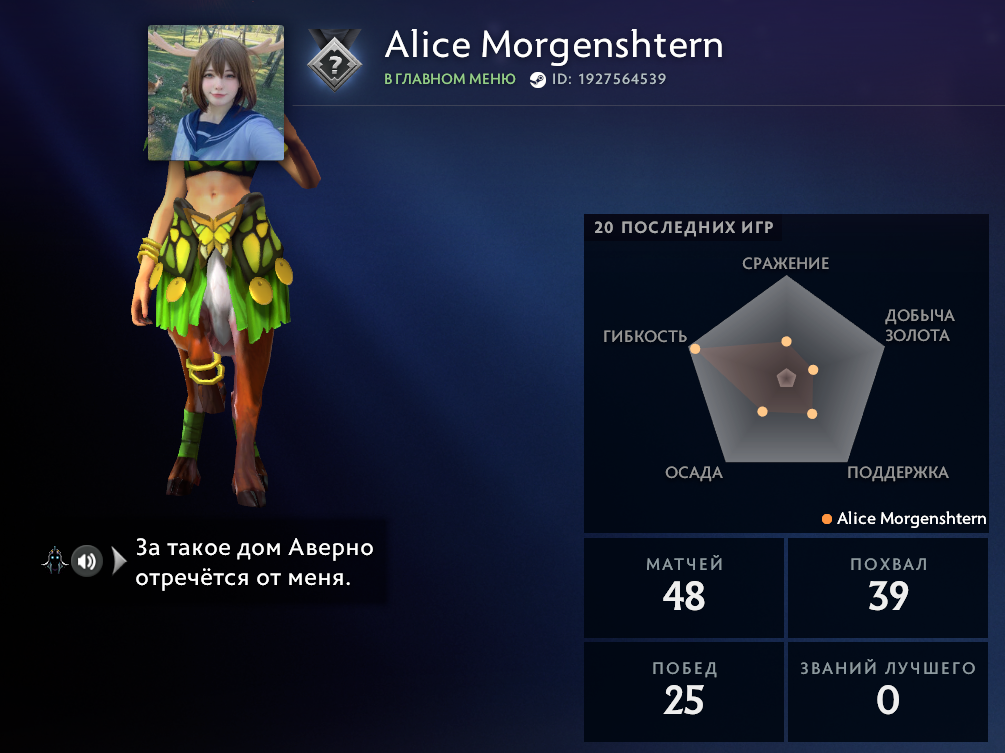
Task: Open the Побед 25 stat tile
Action: click(684, 691)
